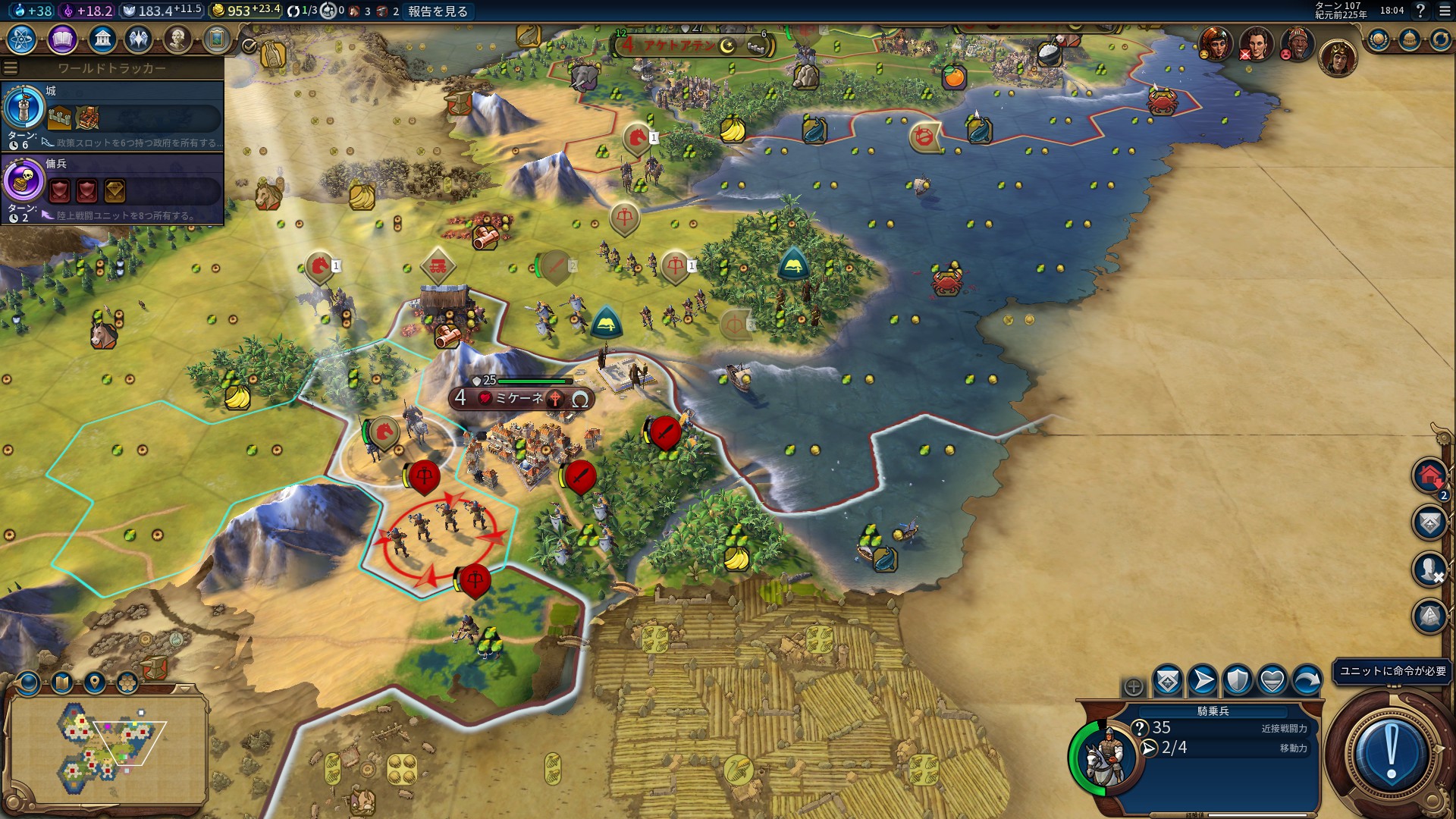Open the world rankings globe icon

(1378, 39)
